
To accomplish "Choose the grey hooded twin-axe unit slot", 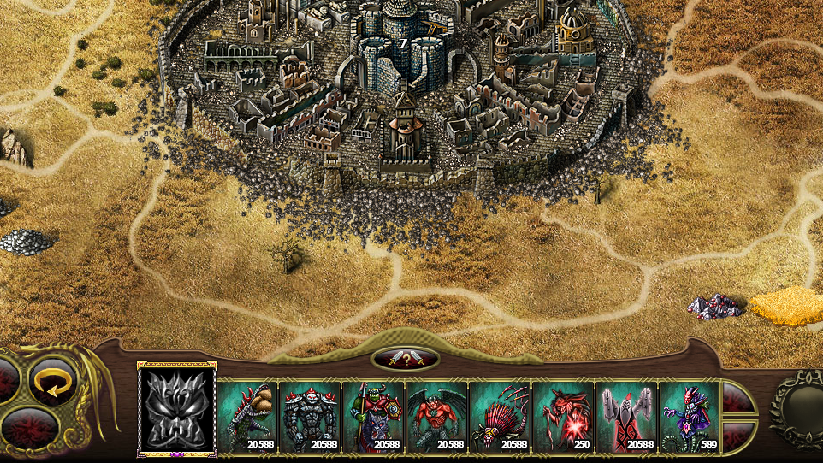I will coord(626,415).
